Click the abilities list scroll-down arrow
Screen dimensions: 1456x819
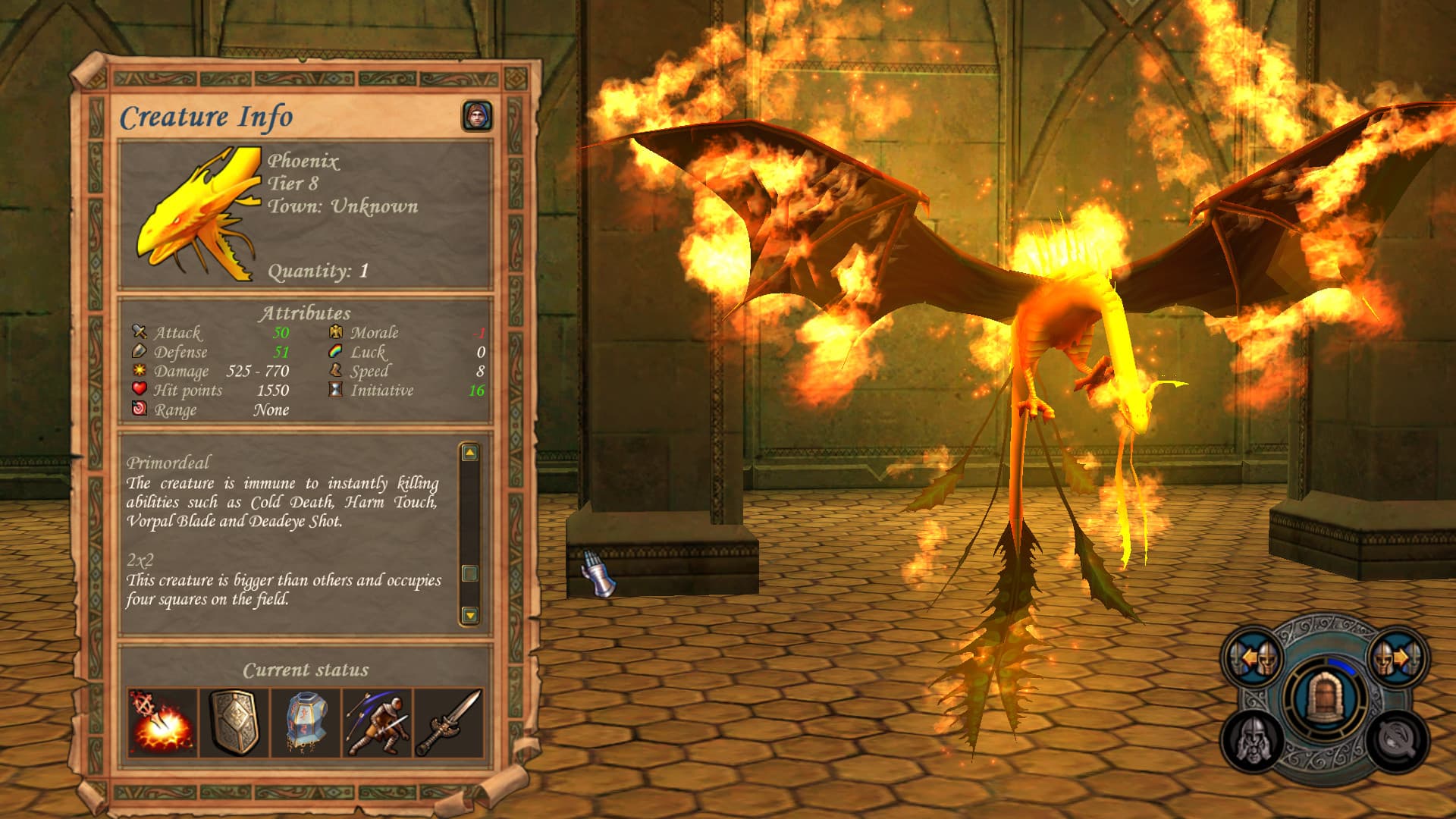[470, 615]
